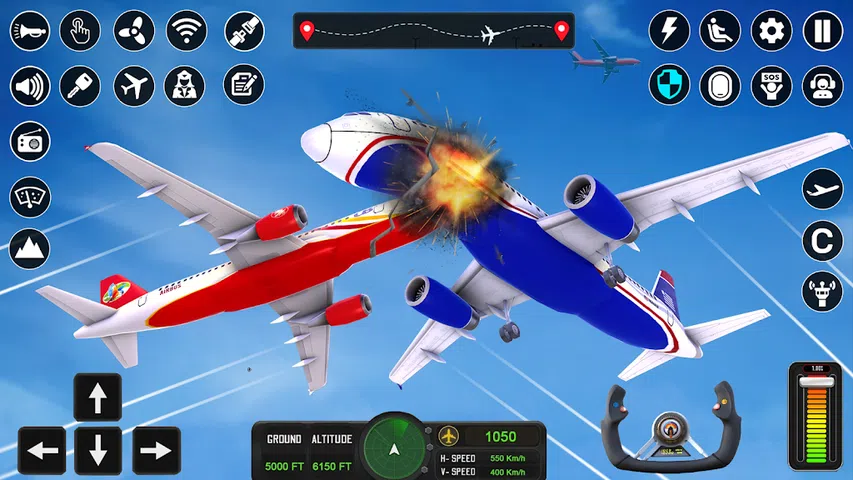Toggle the propeller fan icon
Viewport: 853px width, 480px height.
133,30
